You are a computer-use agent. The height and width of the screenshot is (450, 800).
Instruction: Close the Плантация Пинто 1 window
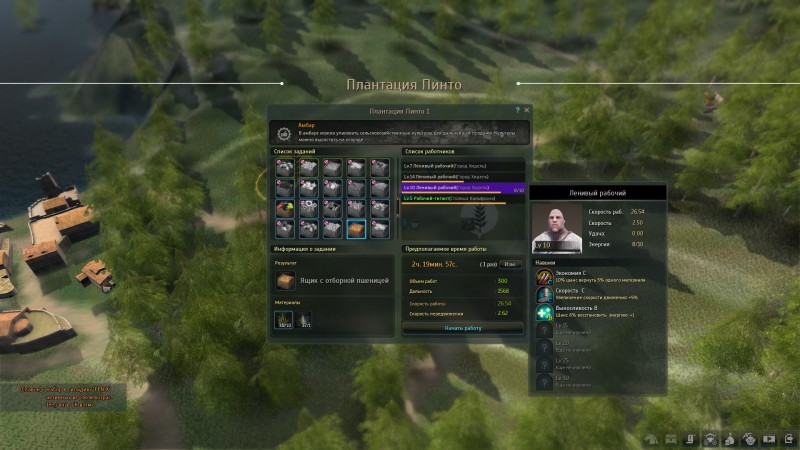527,110
